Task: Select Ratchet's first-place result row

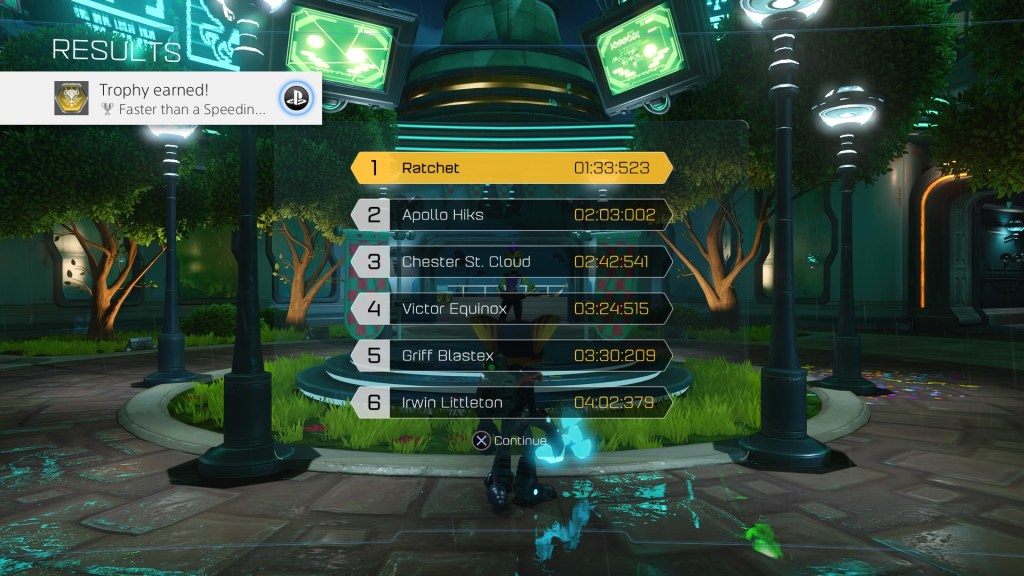Action: point(512,168)
